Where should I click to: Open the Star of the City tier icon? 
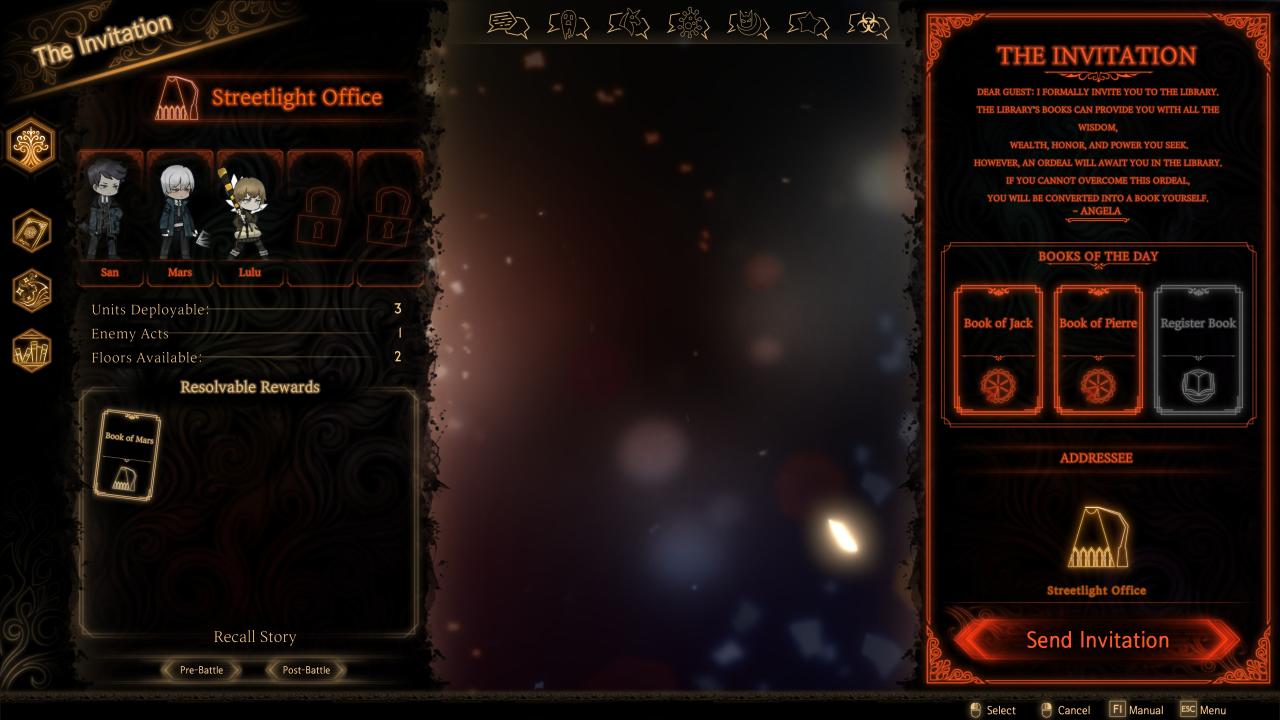[x=810, y=25]
